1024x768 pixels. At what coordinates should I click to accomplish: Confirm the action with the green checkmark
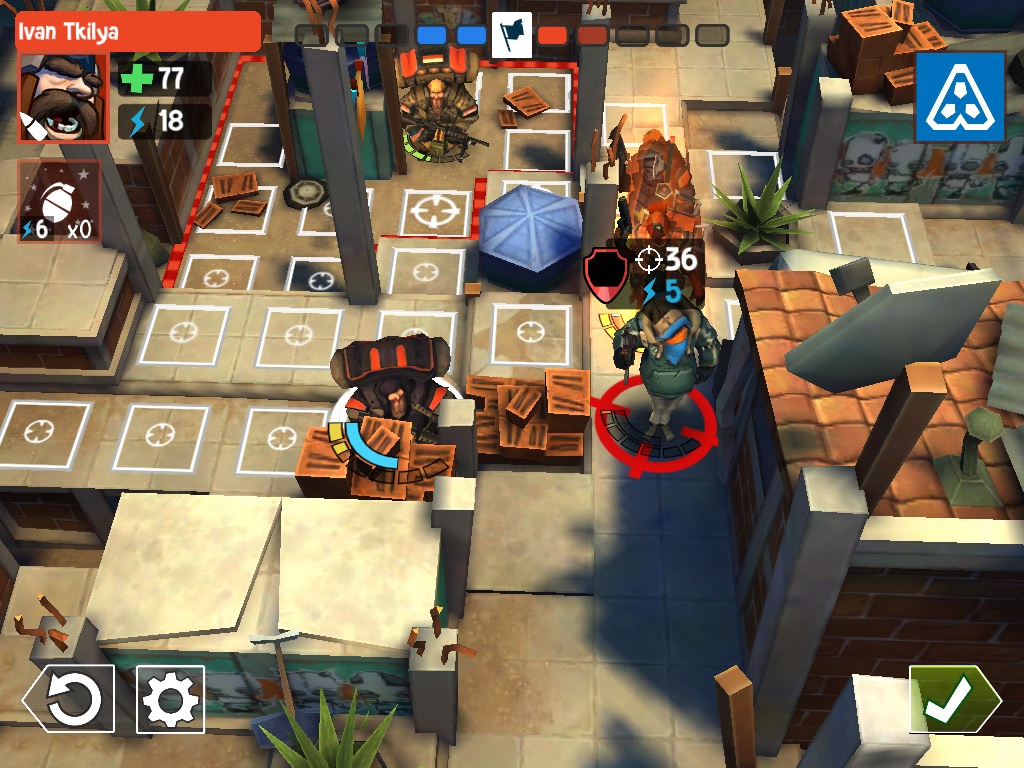(x=953, y=700)
